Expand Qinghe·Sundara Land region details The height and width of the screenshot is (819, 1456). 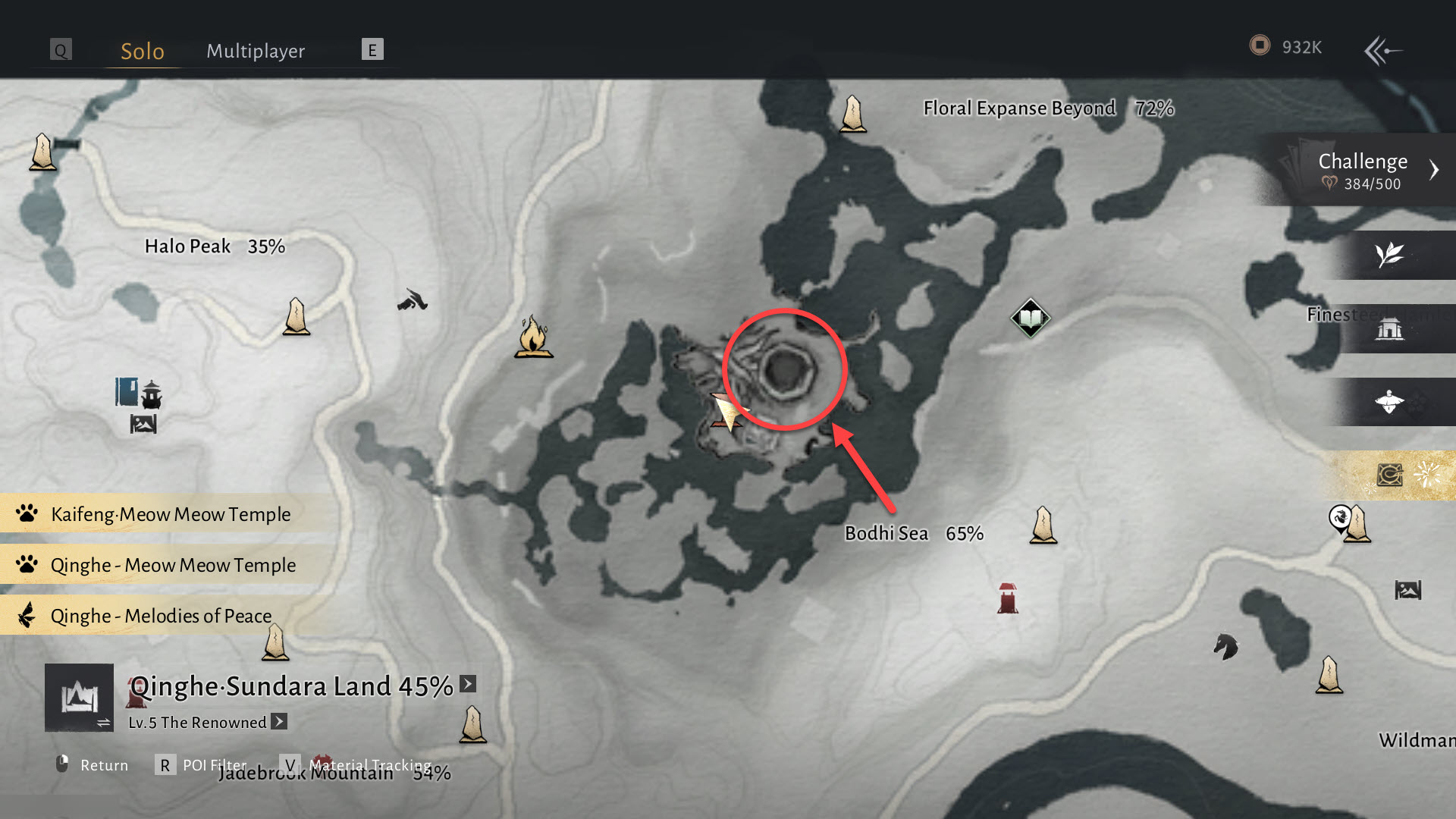pyautogui.click(x=468, y=684)
